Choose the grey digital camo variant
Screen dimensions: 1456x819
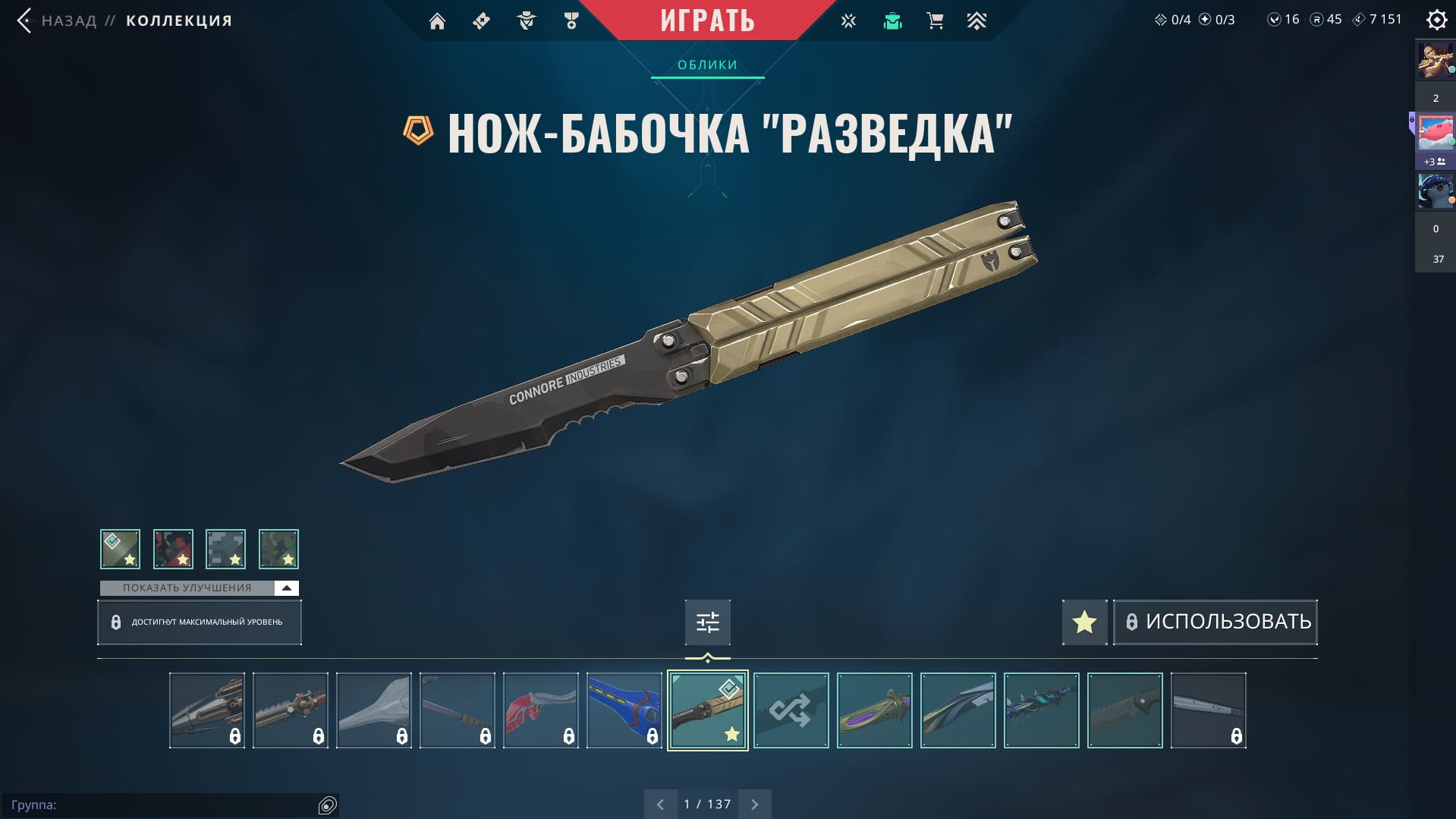[x=225, y=549]
